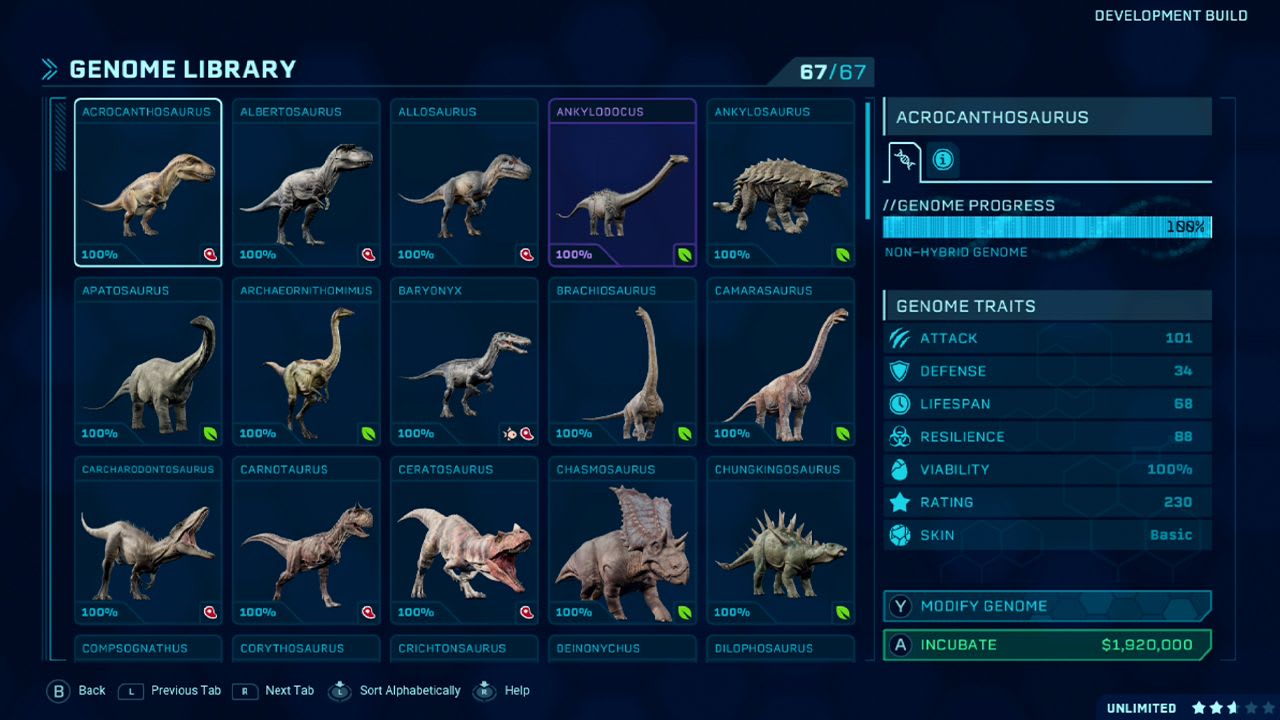Click the Resilience biohazard icon
Screen dimensions: 1280x720
click(900, 437)
